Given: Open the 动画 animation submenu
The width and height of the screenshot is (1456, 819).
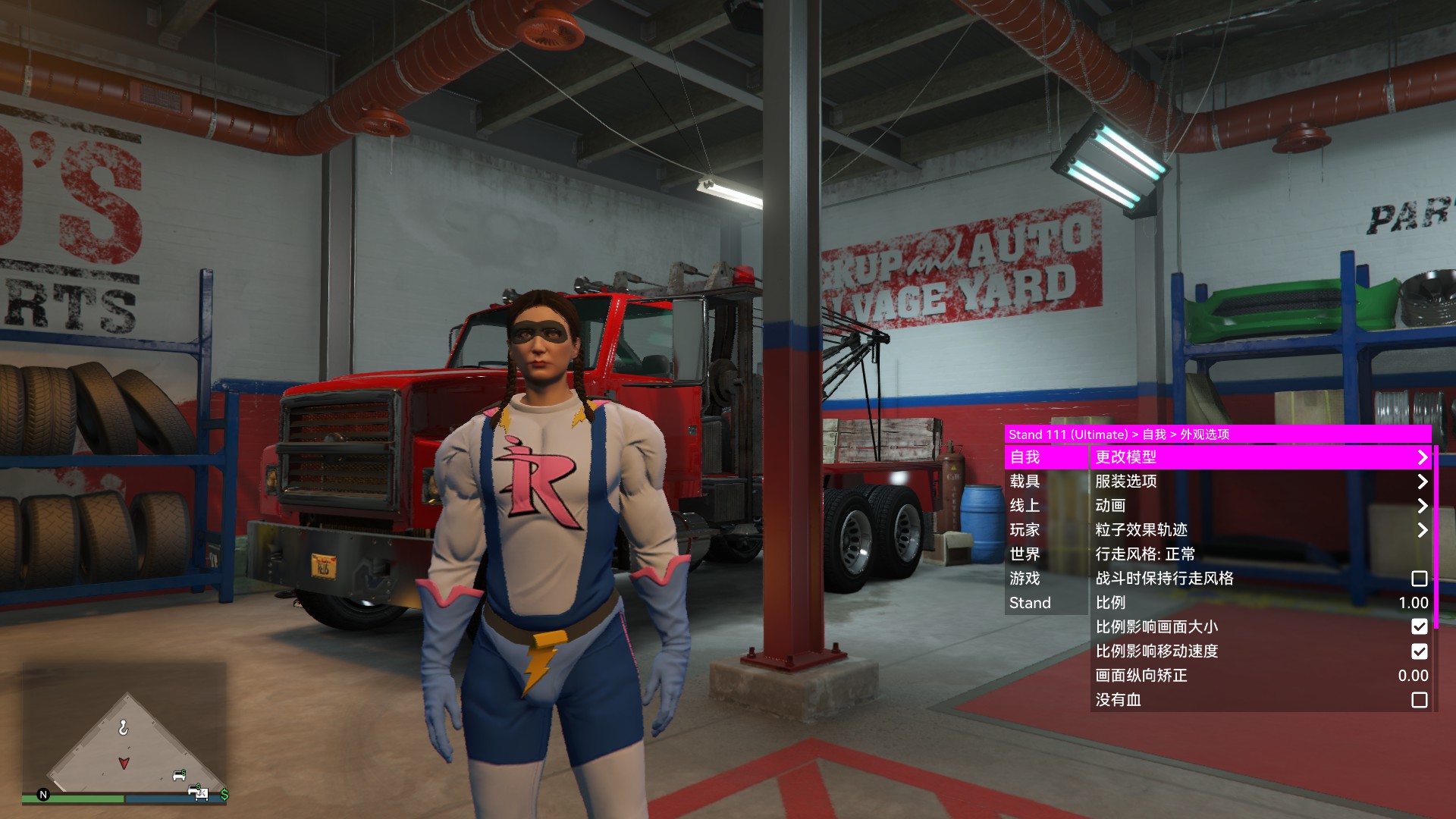Looking at the screenshot, I should coord(1260,506).
